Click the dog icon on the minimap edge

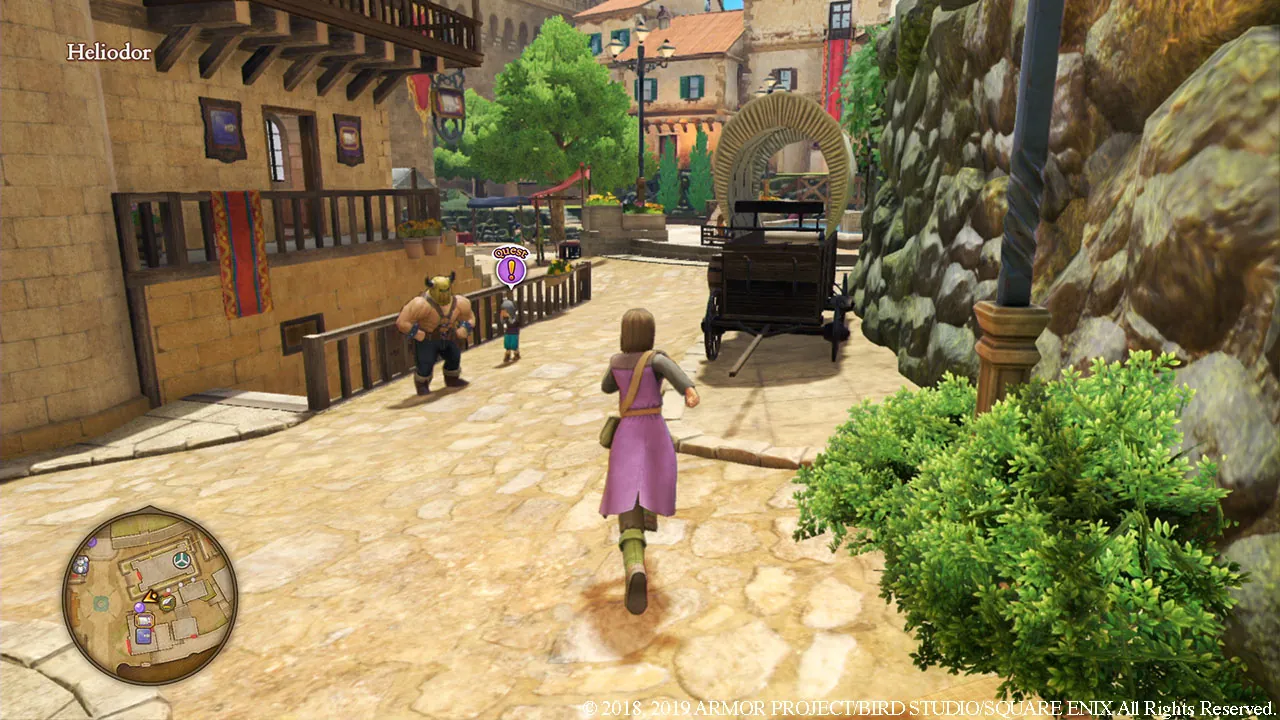pyautogui.click(x=79, y=565)
